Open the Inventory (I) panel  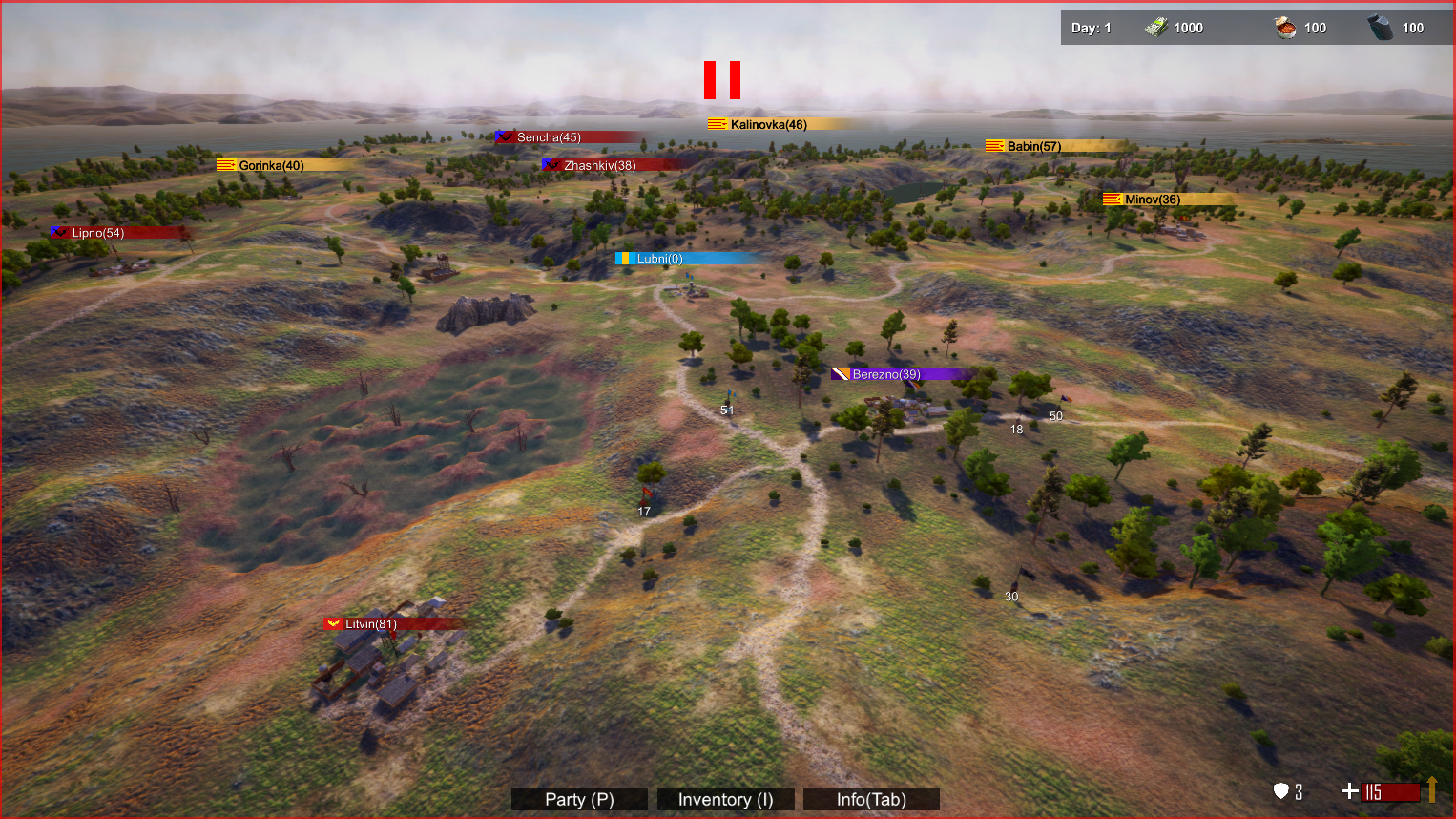tap(725, 799)
